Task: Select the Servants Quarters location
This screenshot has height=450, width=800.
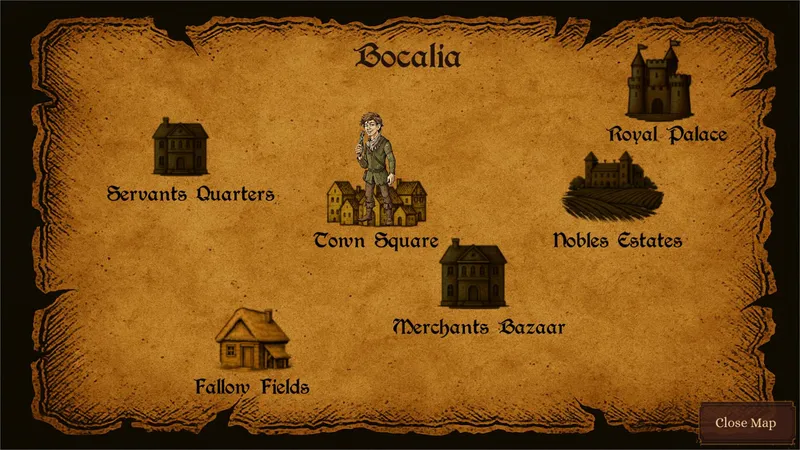Action: [x=180, y=147]
